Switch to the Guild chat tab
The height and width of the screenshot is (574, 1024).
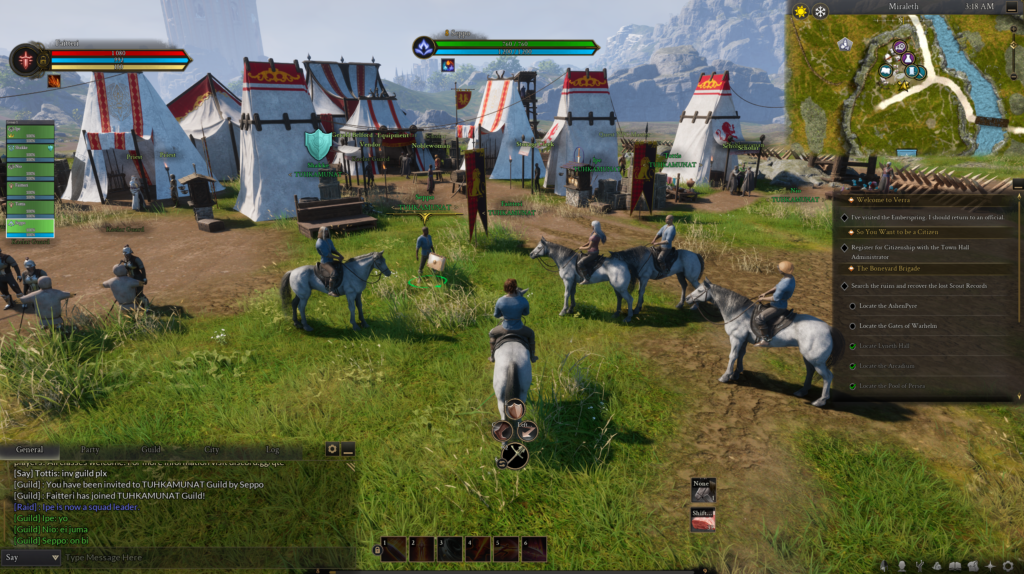(x=151, y=450)
